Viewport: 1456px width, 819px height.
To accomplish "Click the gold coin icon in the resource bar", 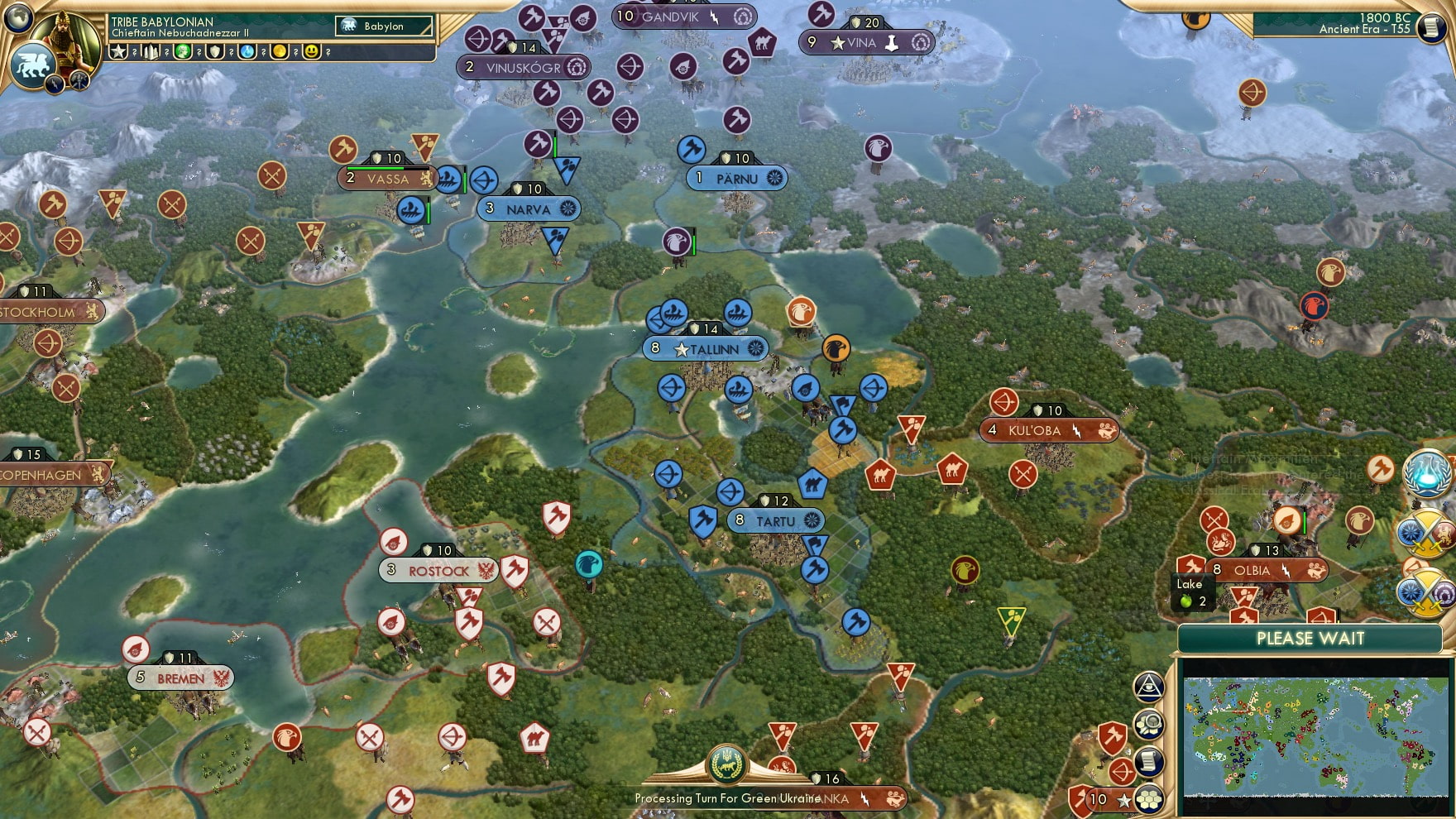I will click(x=279, y=53).
